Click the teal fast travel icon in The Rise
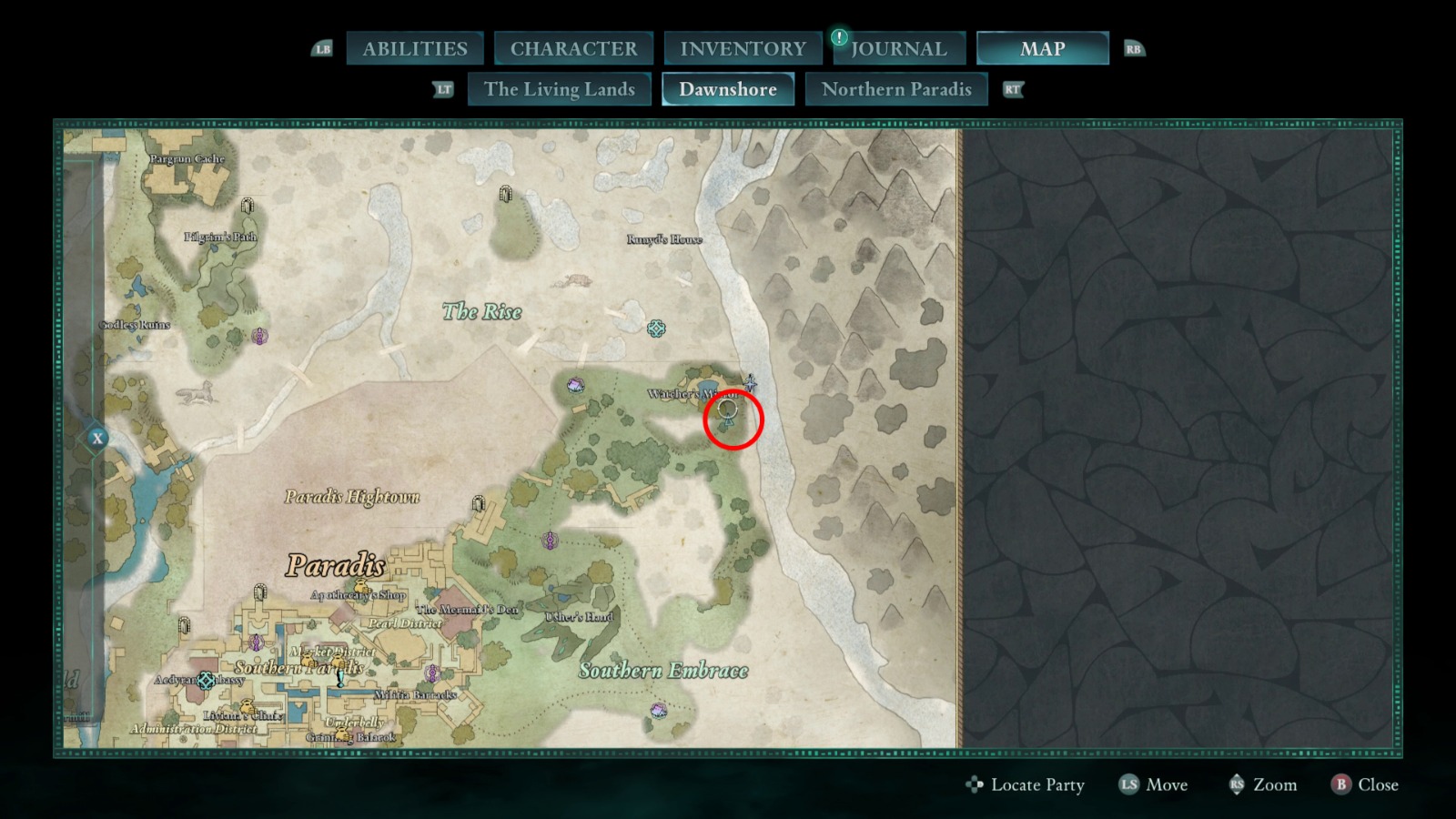 (x=657, y=327)
